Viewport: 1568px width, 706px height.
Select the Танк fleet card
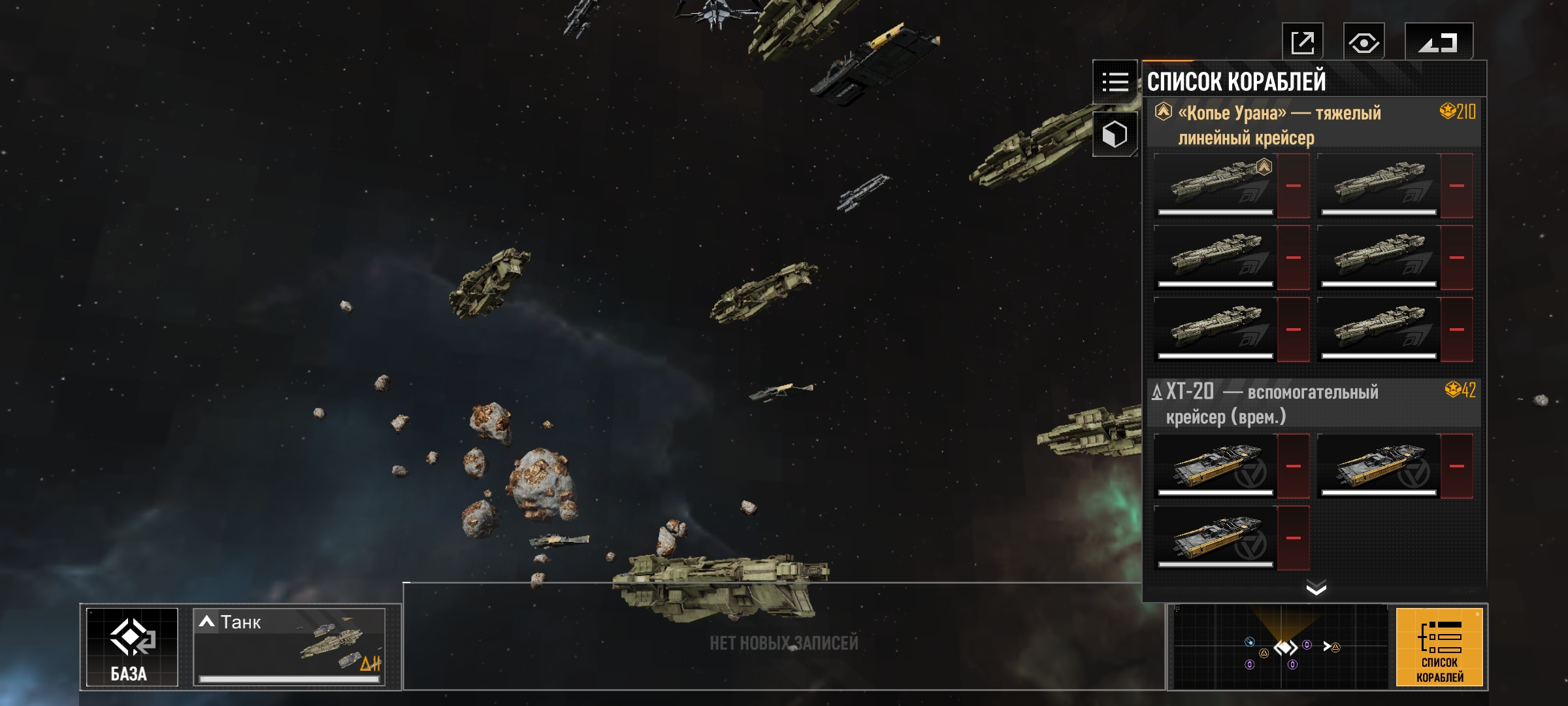(289, 647)
